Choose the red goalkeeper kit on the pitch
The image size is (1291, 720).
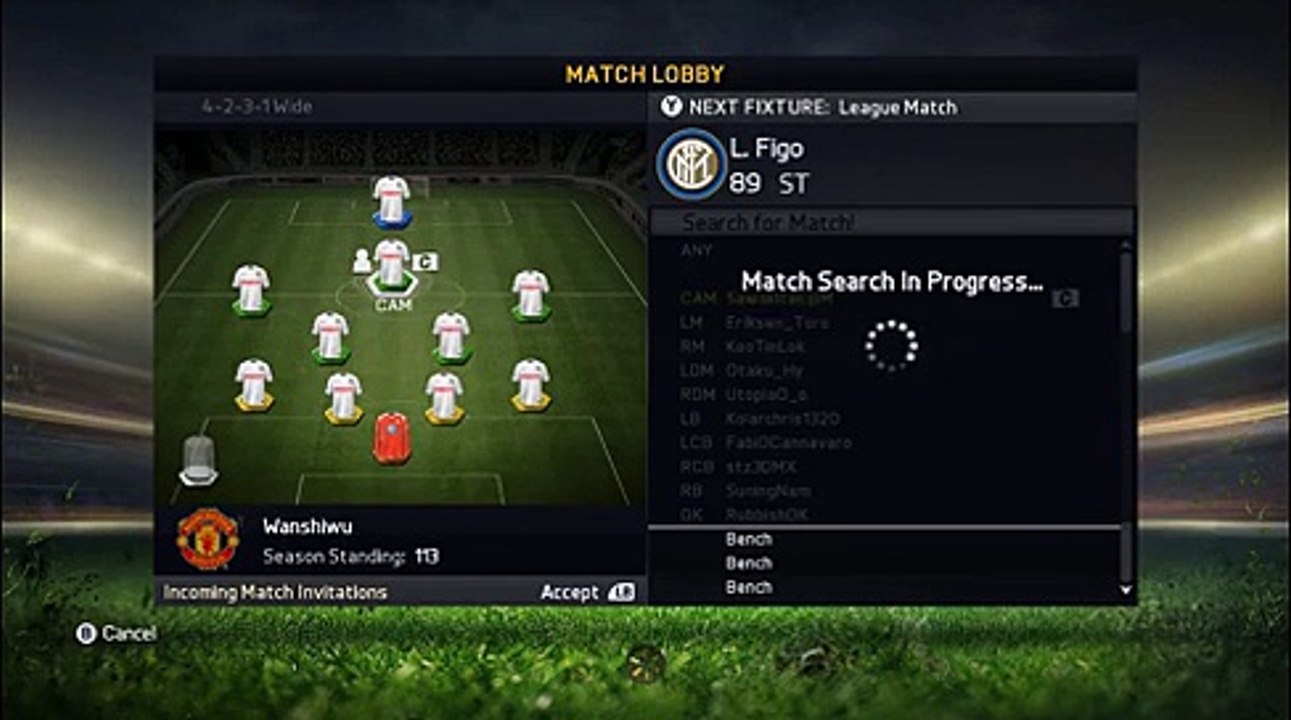(x=392, y=437)
